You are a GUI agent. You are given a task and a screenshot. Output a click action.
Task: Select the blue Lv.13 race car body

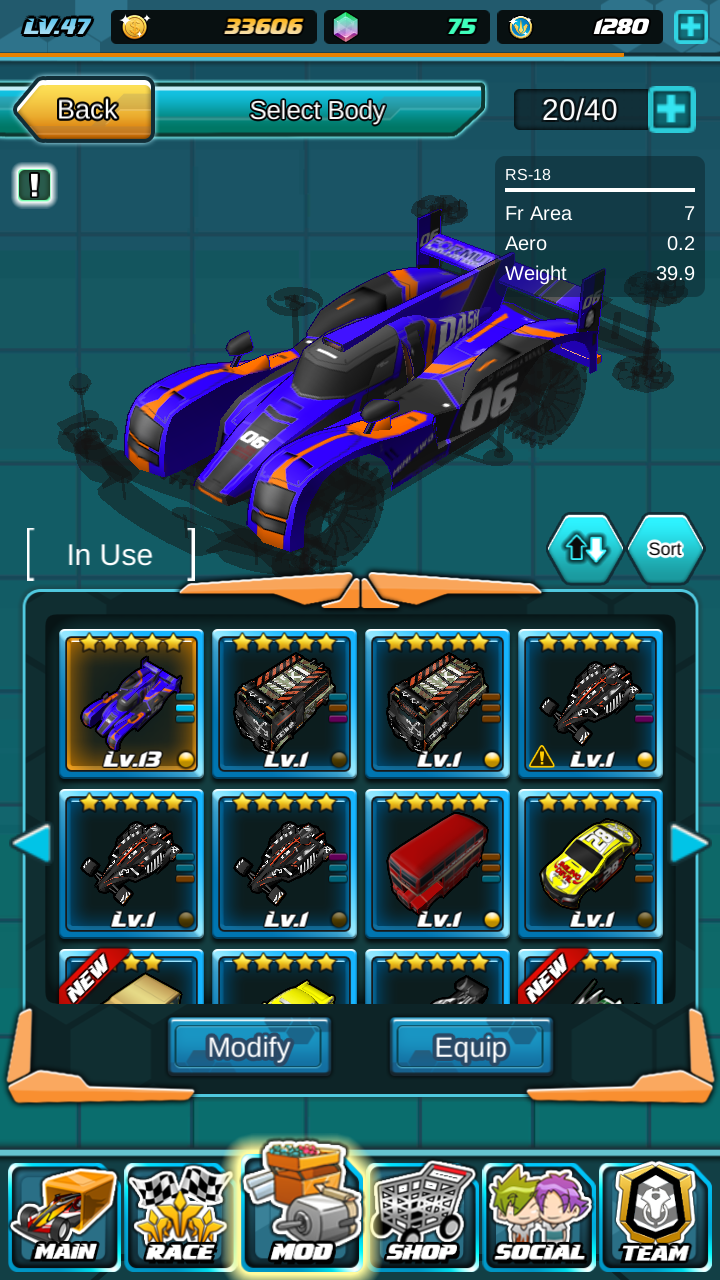[x=132, y=704]
